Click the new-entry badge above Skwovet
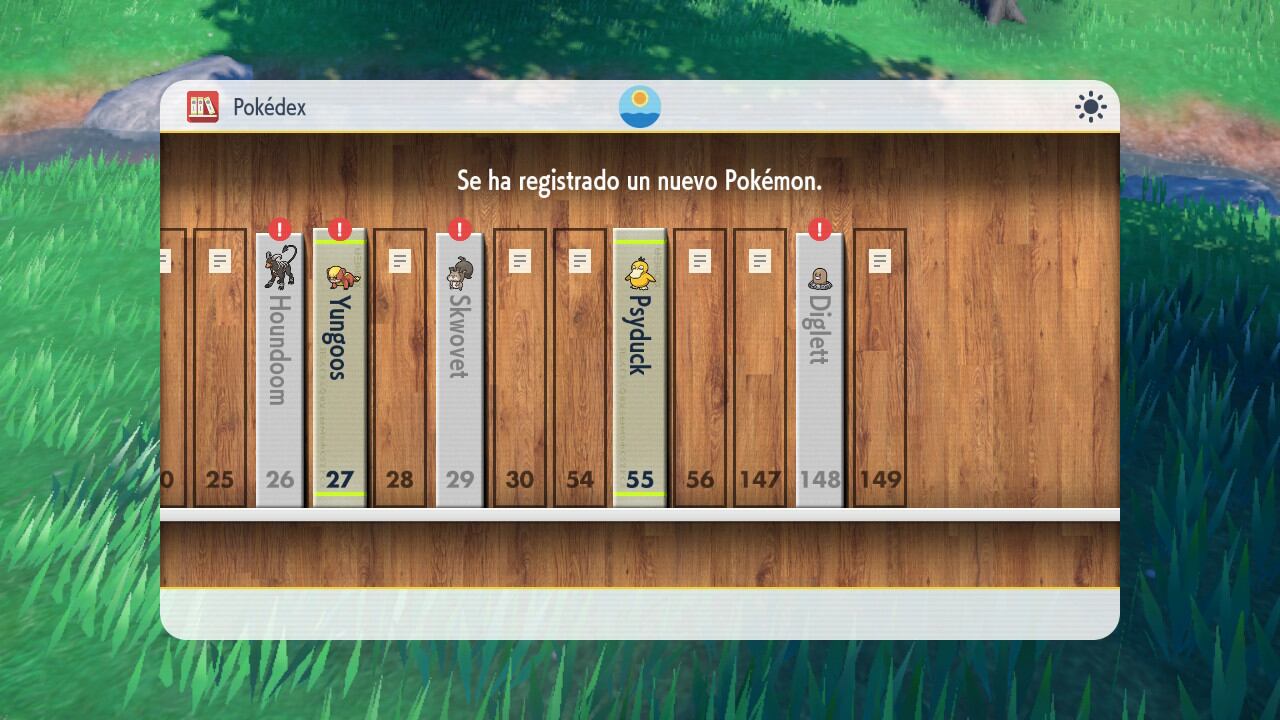Viewport: 1280px width, 720px height. click(459, 228)
